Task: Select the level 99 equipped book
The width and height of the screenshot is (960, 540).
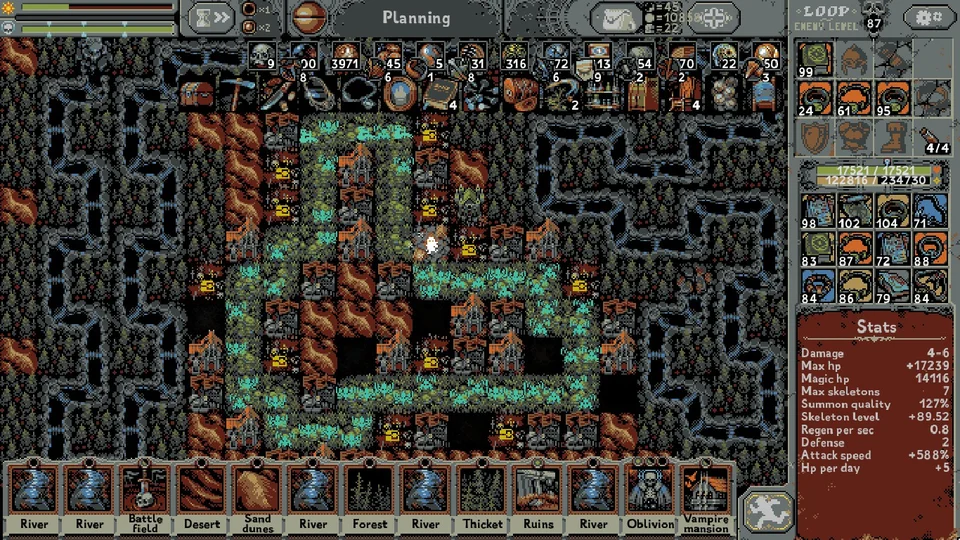Action: pos(815,59)
